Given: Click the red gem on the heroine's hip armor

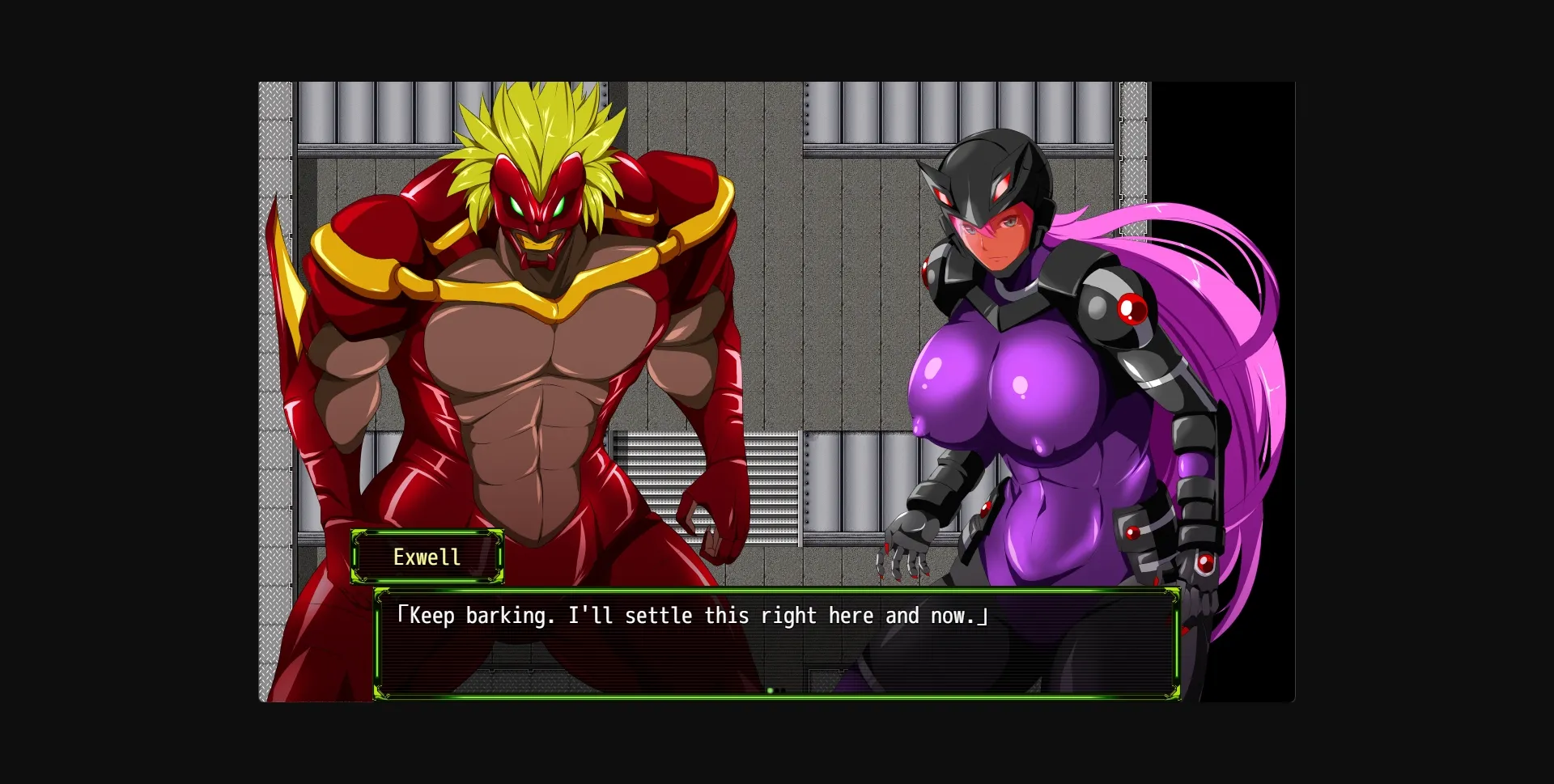Looking at the screenshot, I should coord(1133,532).
